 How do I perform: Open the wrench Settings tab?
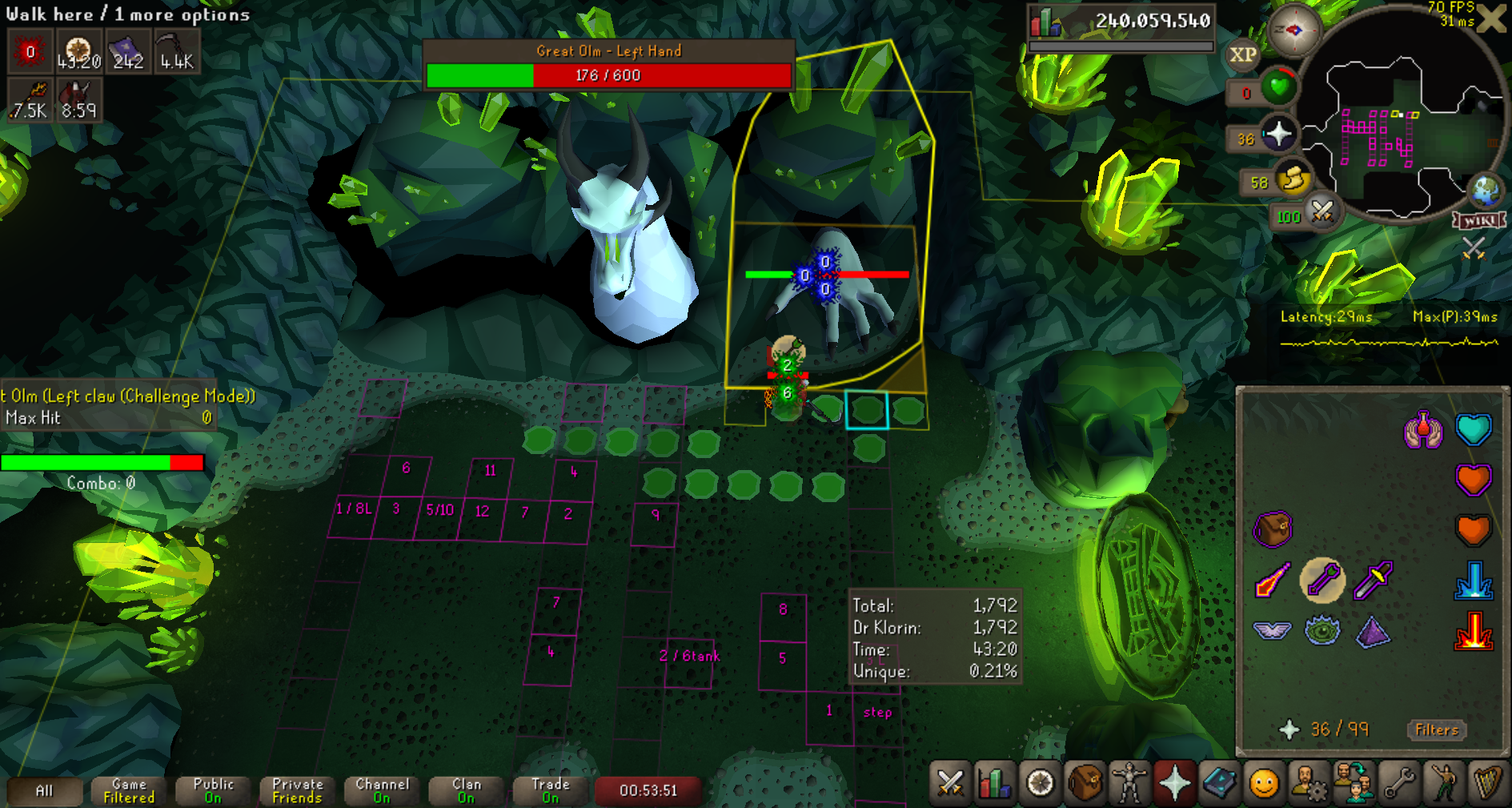[x=1399, y=782]
